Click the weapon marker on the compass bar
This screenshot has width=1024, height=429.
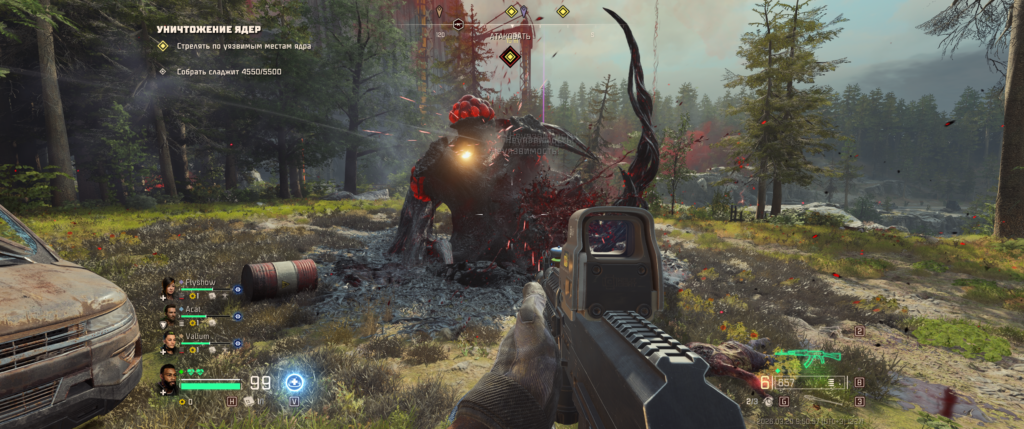point(459,22)
